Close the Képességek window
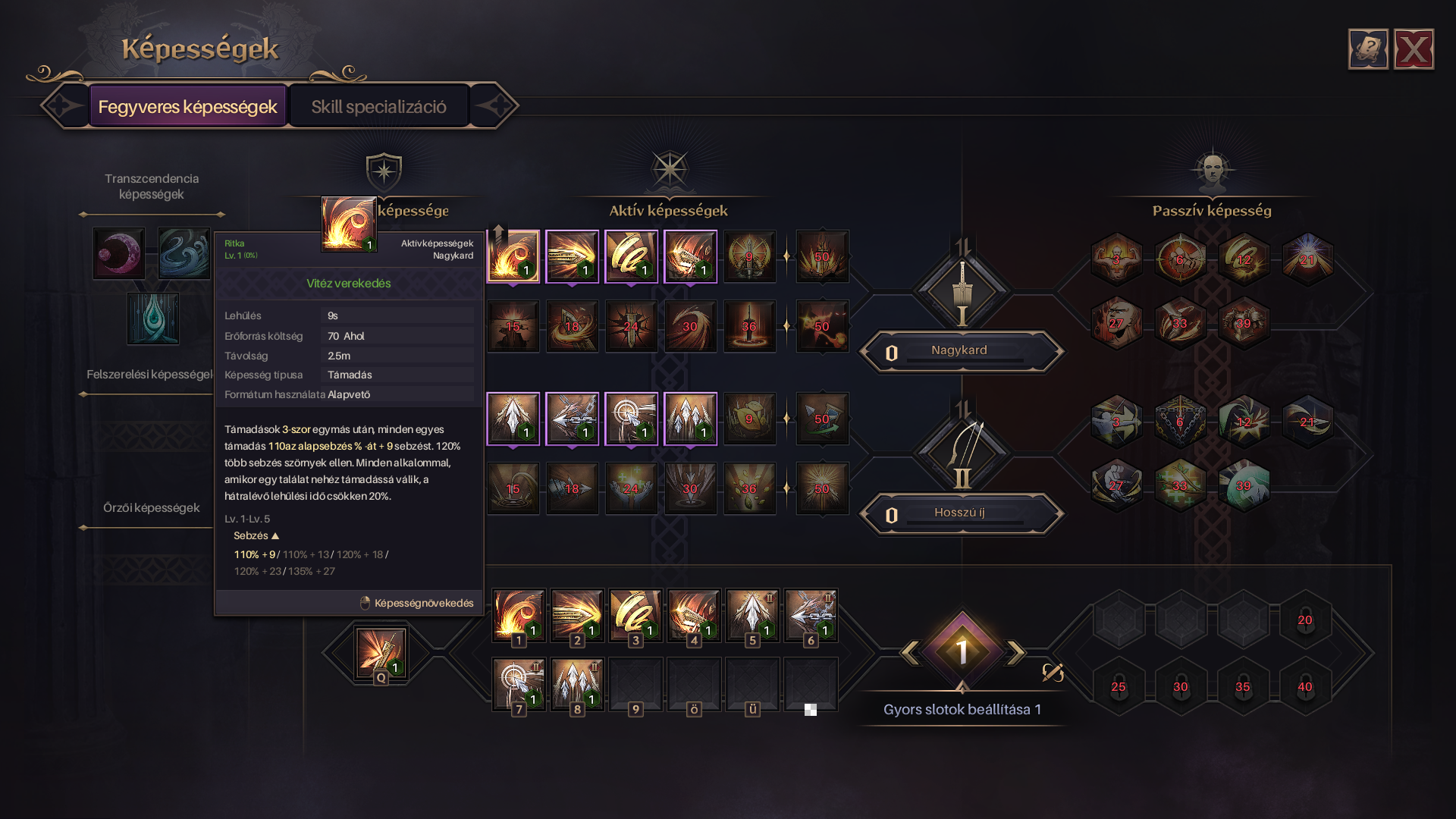The width and height of the screenshot is (1456, 819). [x=1414, y=50]
